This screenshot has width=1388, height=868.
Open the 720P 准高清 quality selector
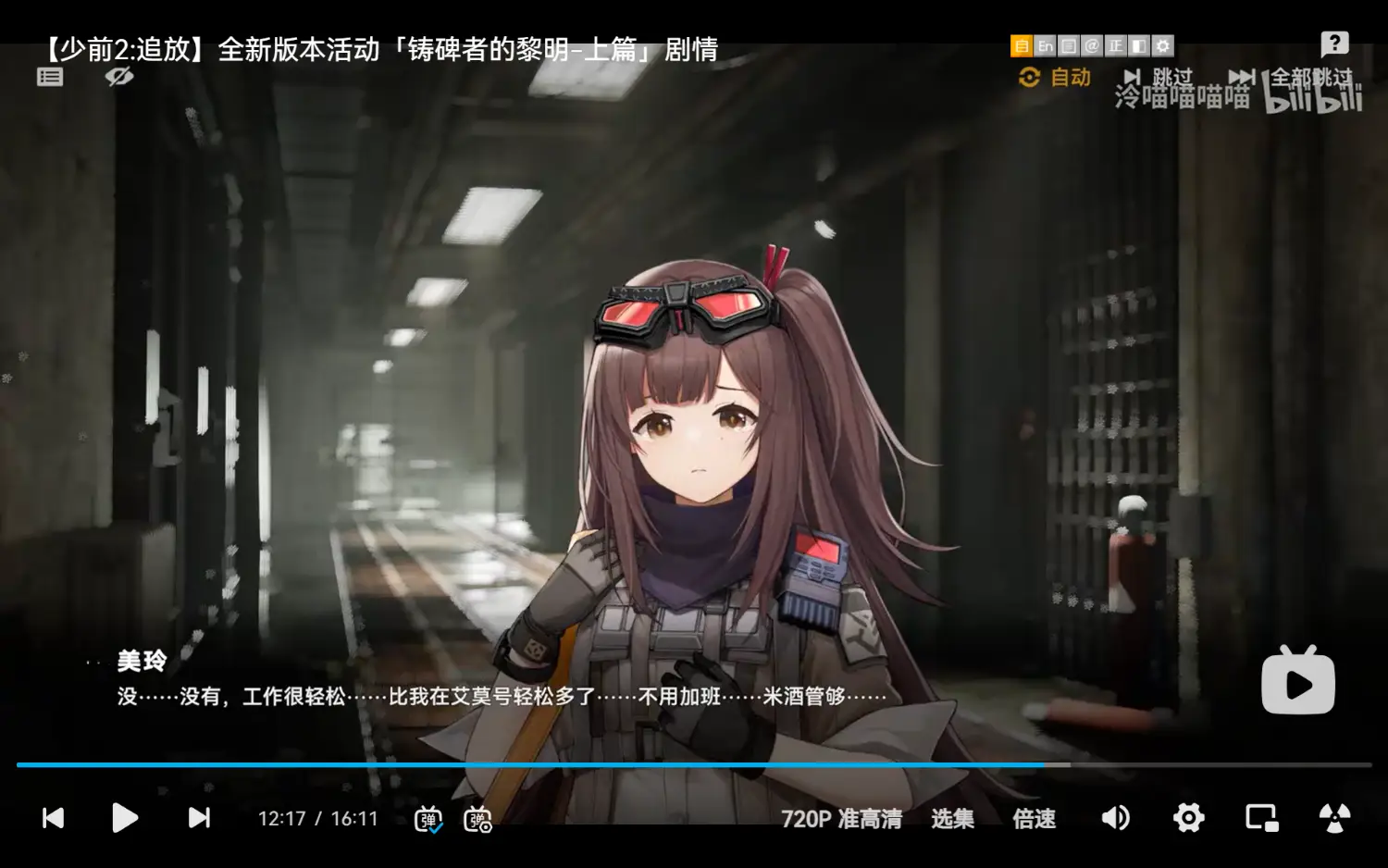842,818
